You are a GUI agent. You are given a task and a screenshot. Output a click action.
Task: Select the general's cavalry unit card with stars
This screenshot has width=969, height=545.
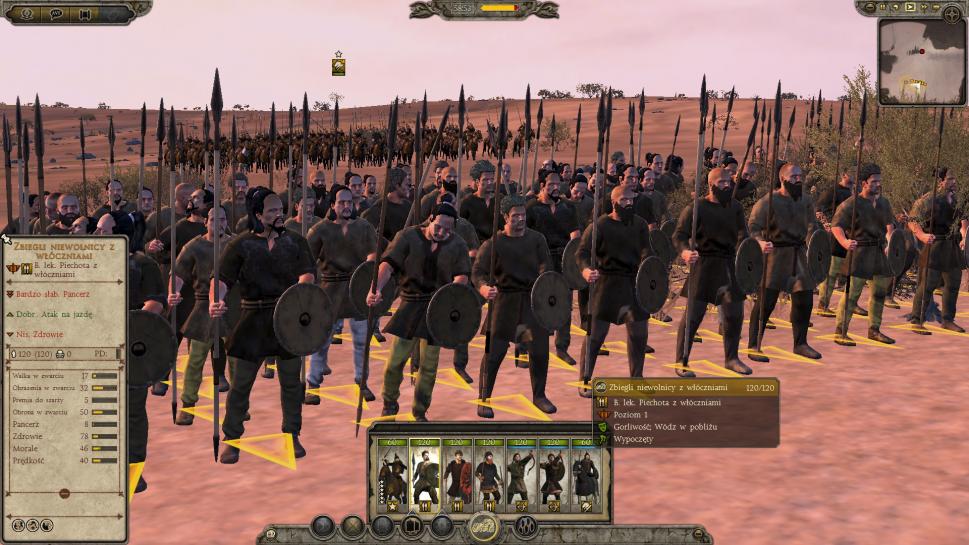(391, 476)
